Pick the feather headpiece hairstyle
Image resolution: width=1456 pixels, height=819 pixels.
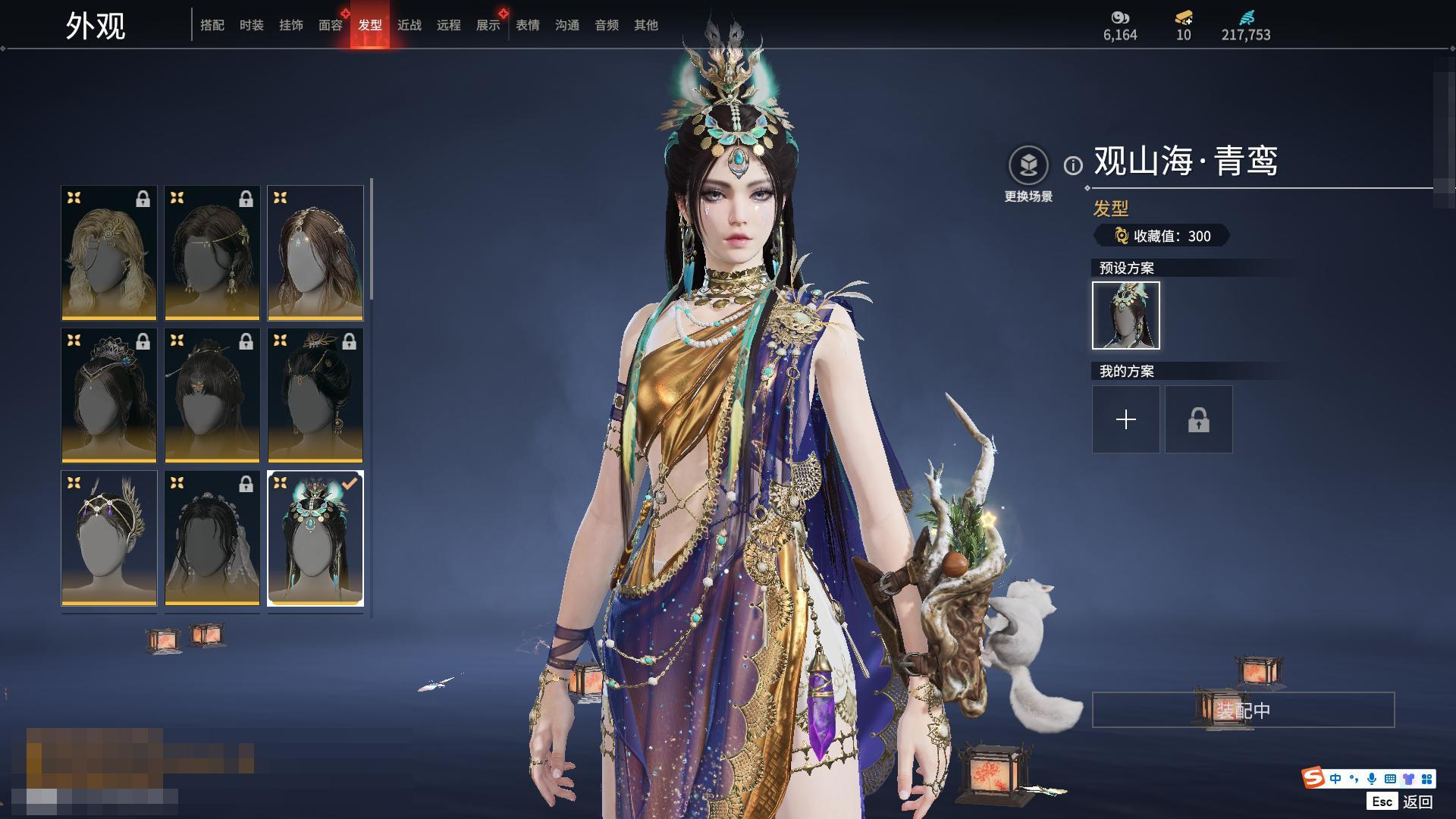[x=109, y=538]
